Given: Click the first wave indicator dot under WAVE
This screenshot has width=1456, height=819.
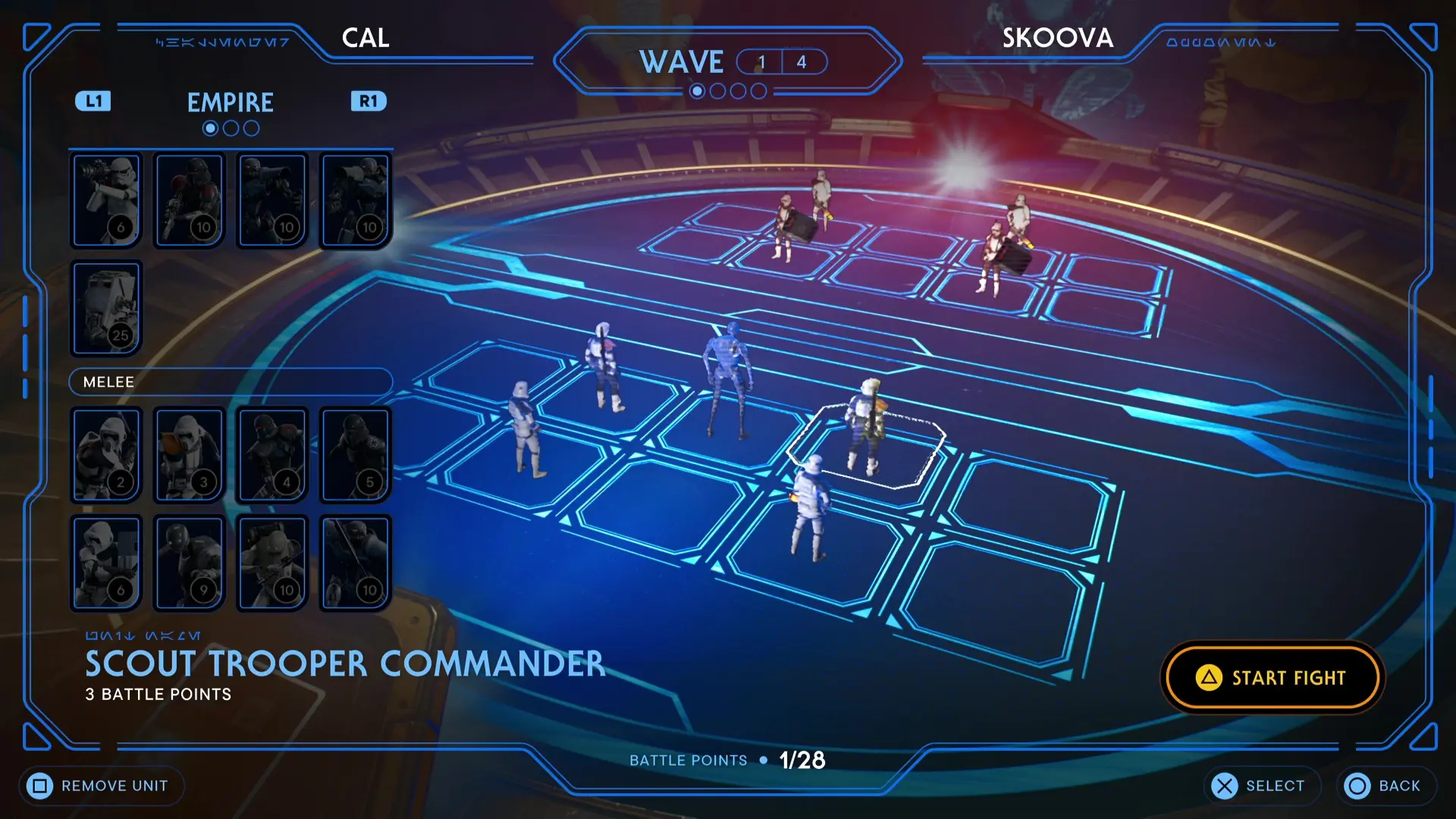Looking at the screenshot, I should [697, 90].
